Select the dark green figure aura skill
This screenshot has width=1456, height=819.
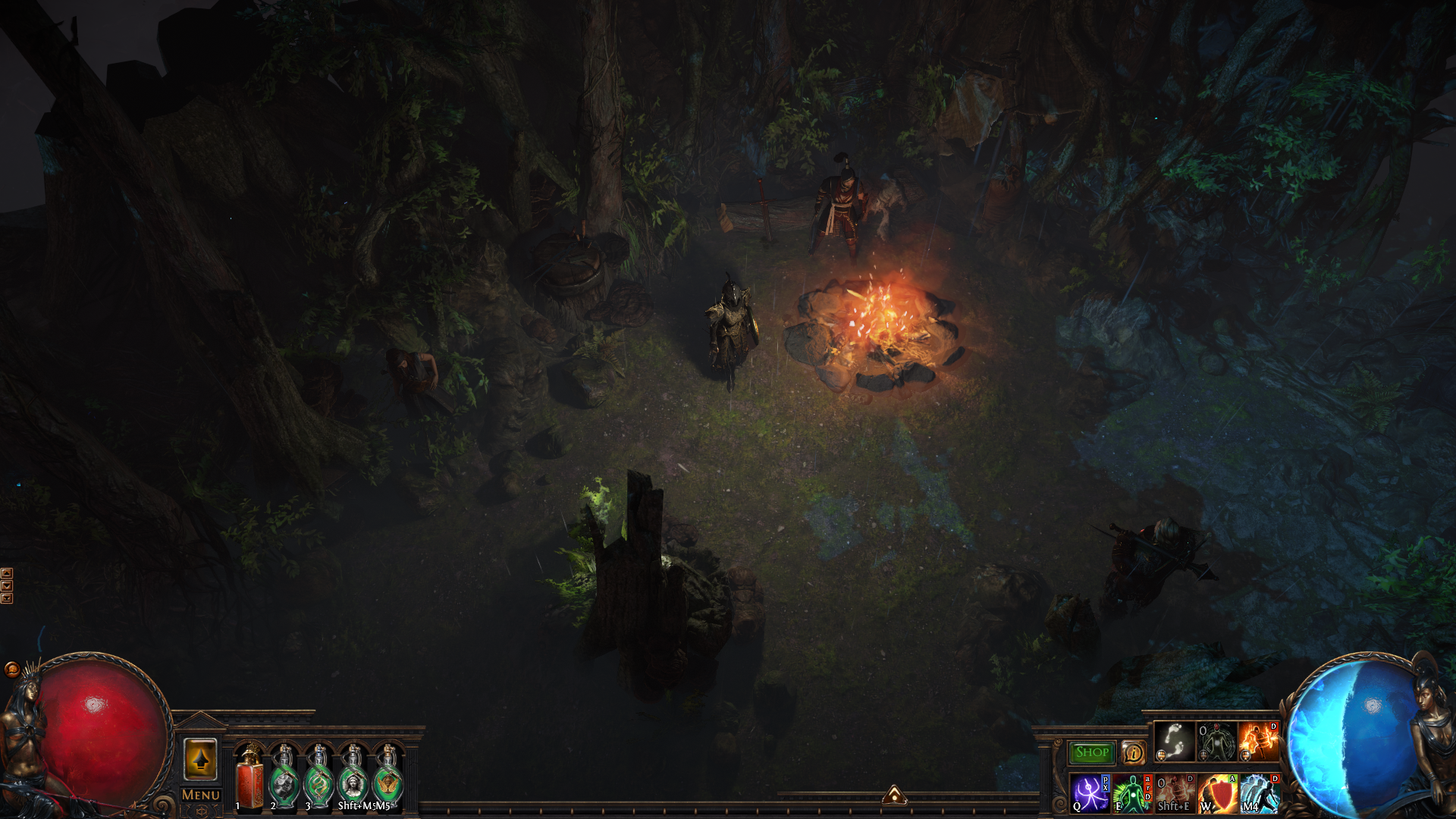pyautogui.click(x=1216, y=741)
